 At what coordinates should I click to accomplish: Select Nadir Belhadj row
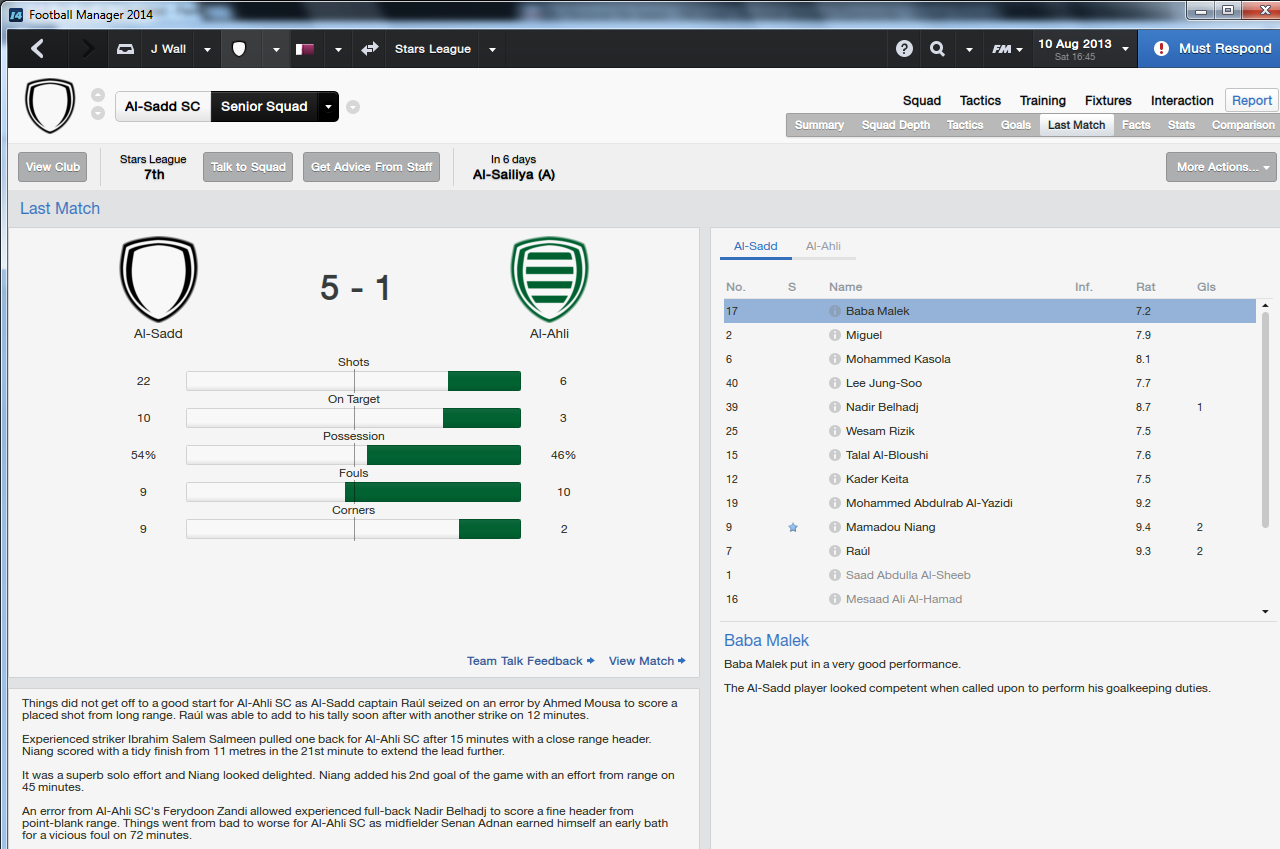click(881, 407)
